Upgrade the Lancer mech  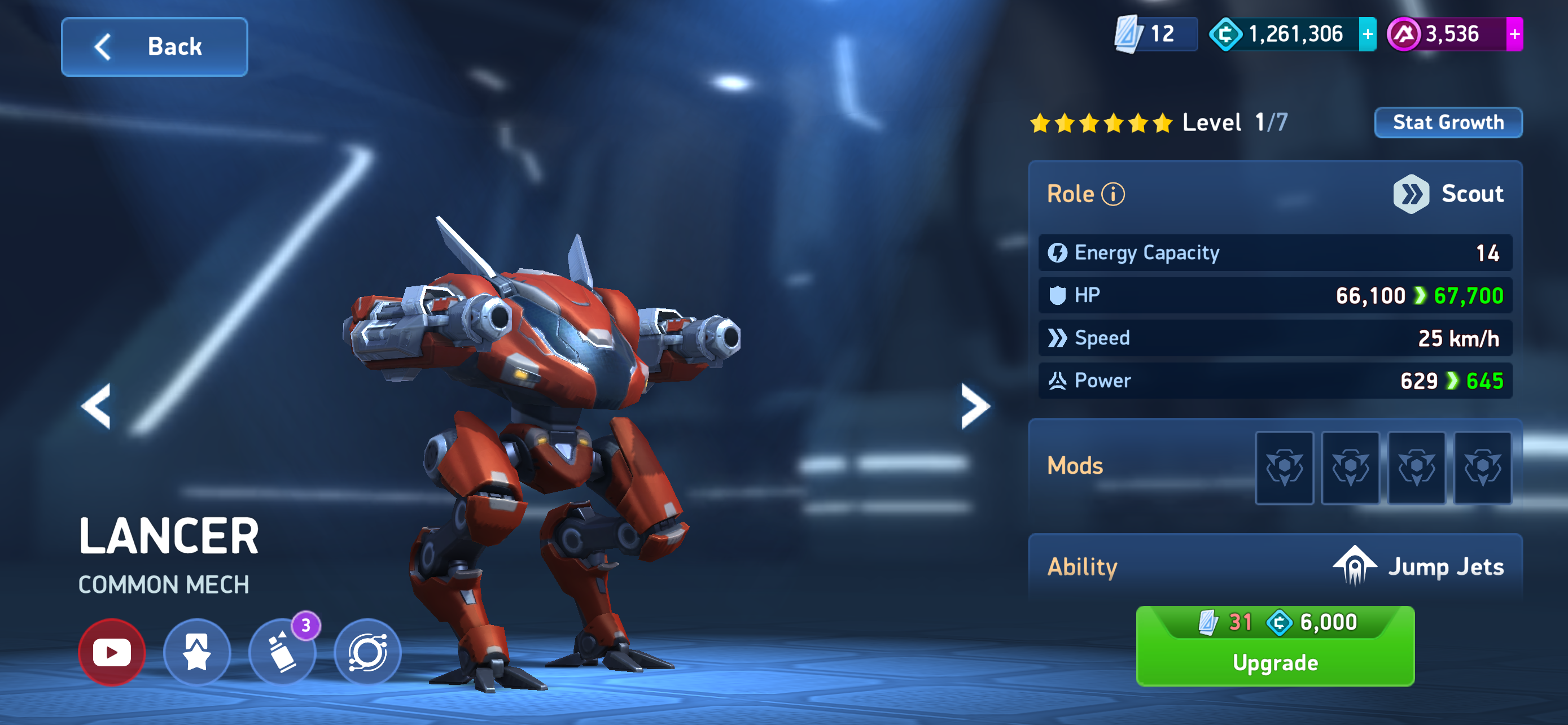pos(1274,647)
